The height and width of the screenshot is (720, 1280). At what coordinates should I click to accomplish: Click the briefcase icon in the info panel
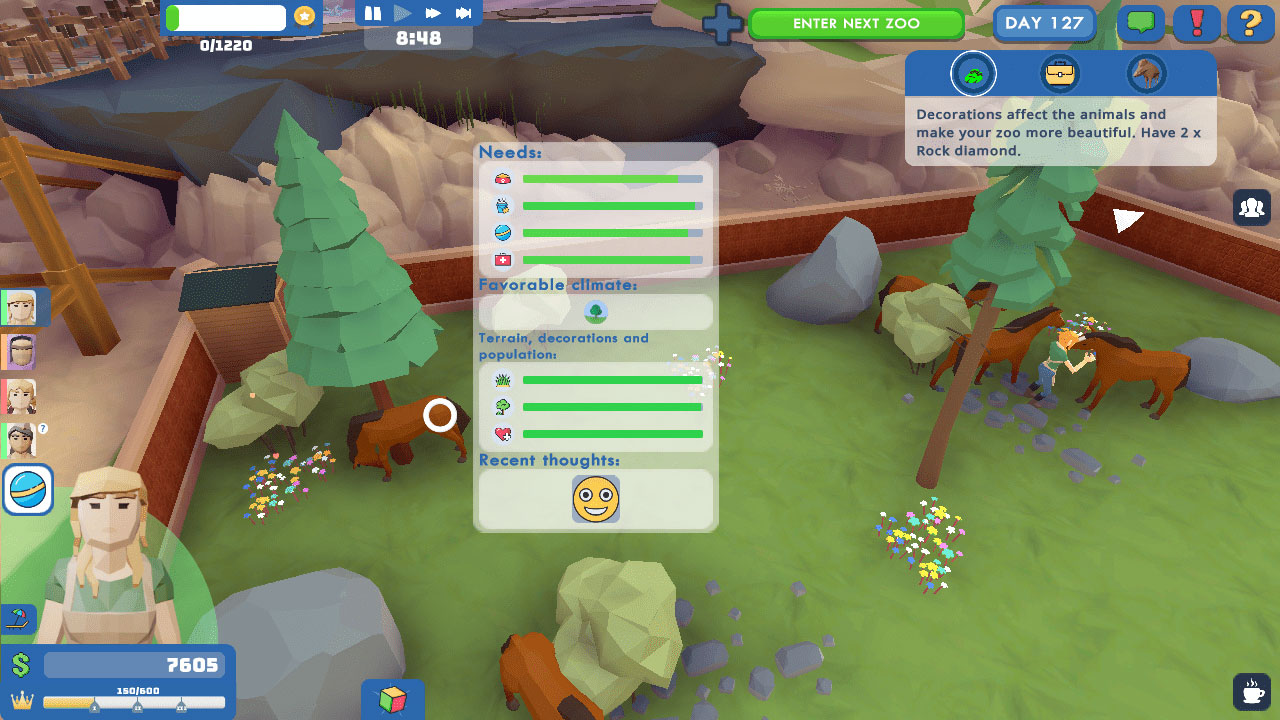[x=1060, y=73]
